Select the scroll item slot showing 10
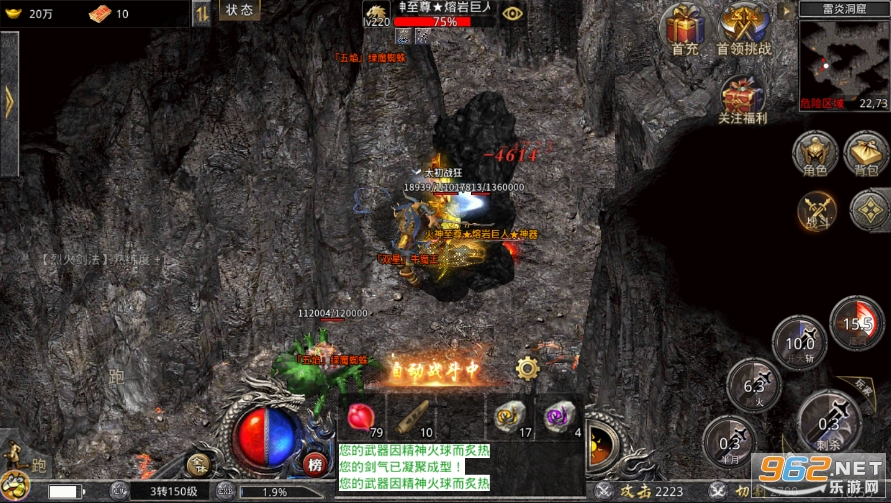This screenshot has width=891, height=503. tap(412, 416)
